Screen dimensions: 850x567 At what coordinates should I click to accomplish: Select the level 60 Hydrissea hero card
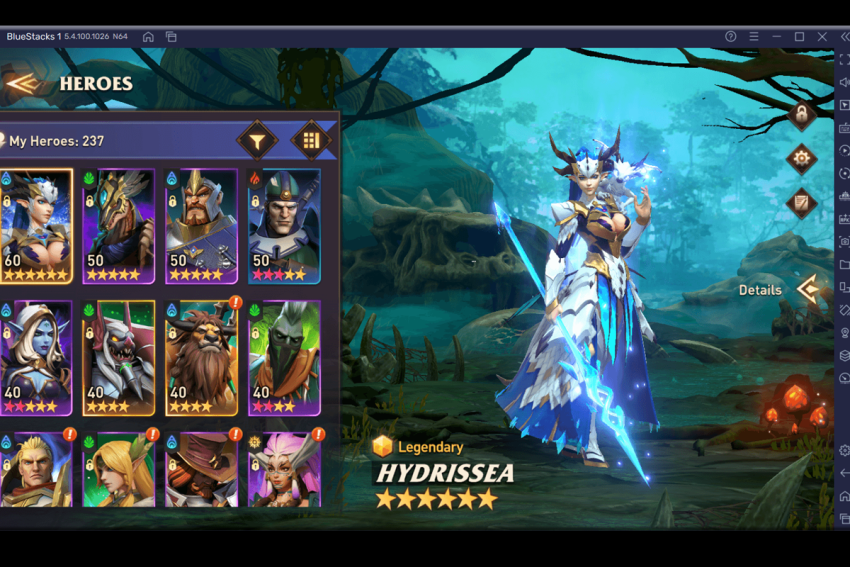click(x=36, y=226)
